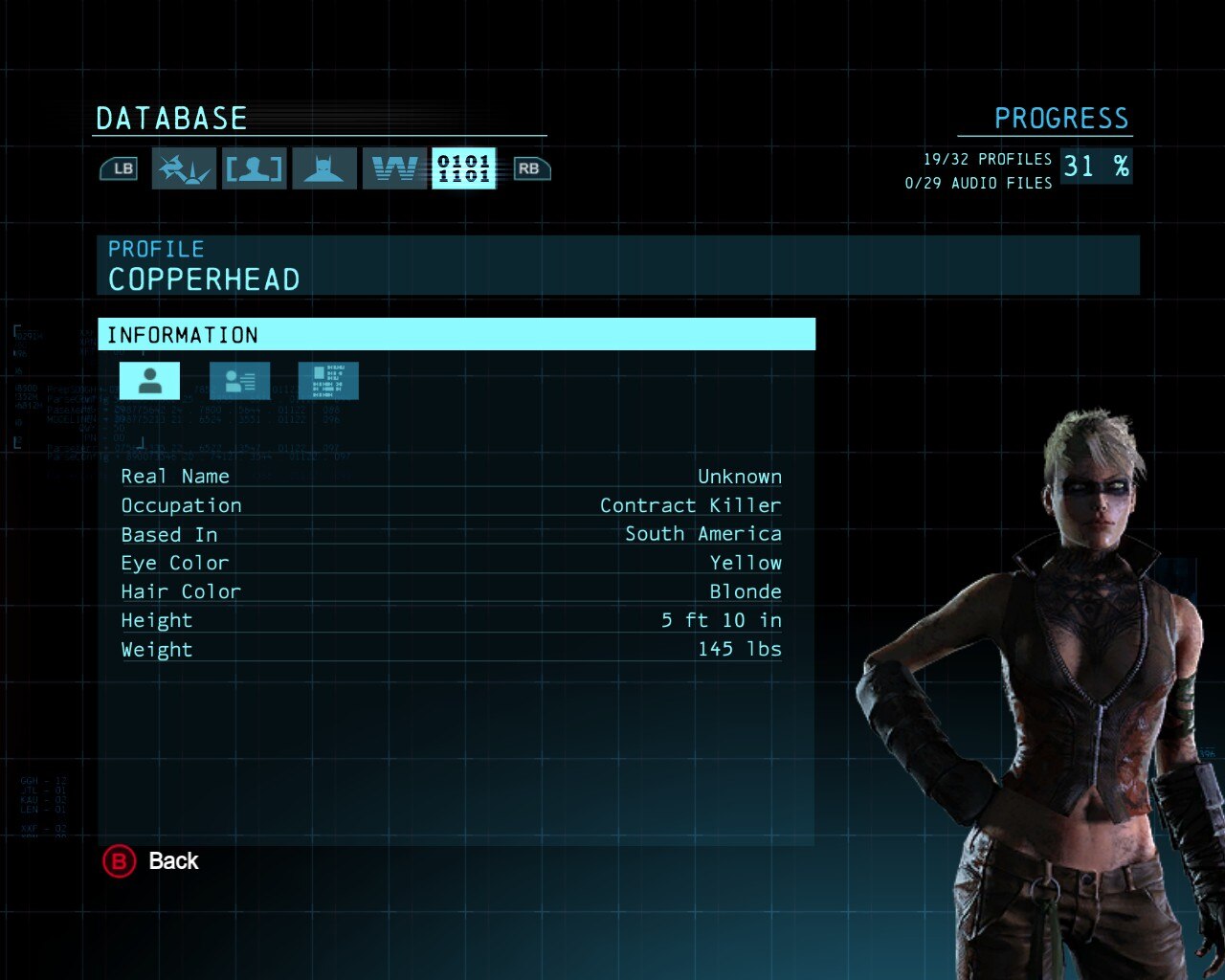
Task: Select the DATABASE menu heading
Action: tap(170, 118)
